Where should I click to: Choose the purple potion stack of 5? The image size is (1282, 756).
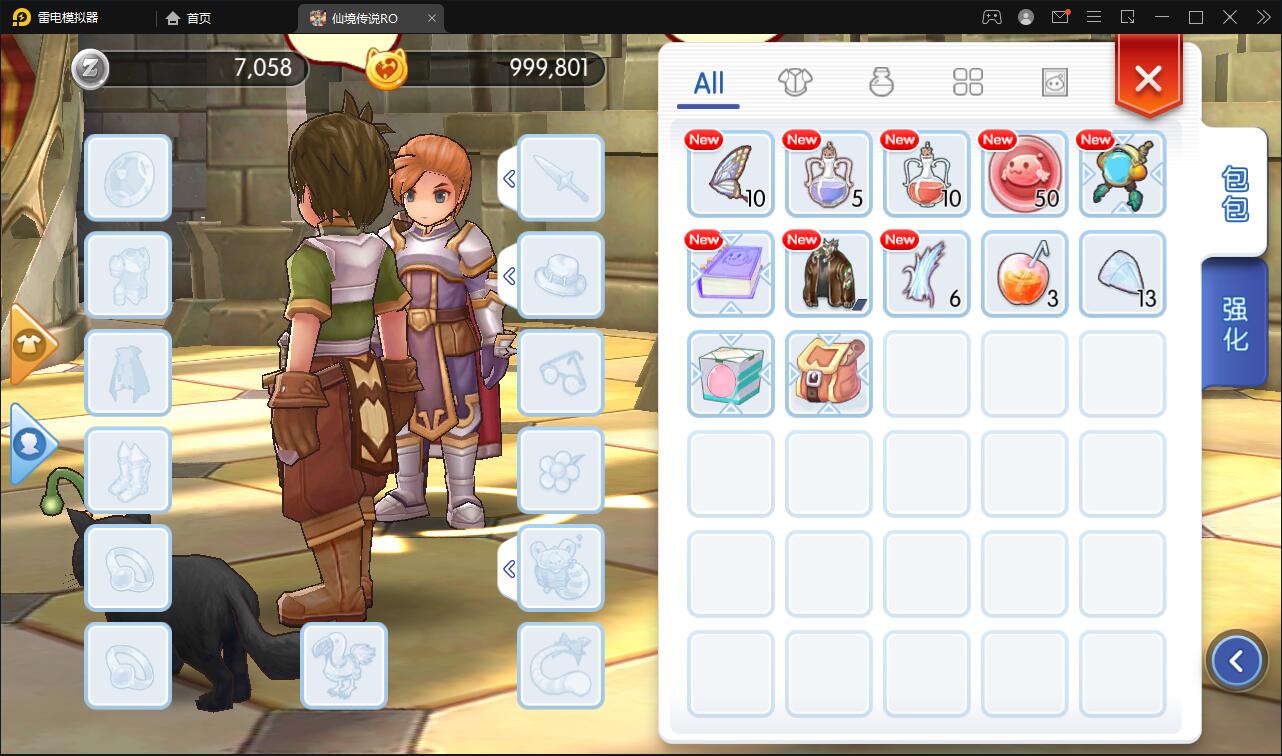coord(829,174)
